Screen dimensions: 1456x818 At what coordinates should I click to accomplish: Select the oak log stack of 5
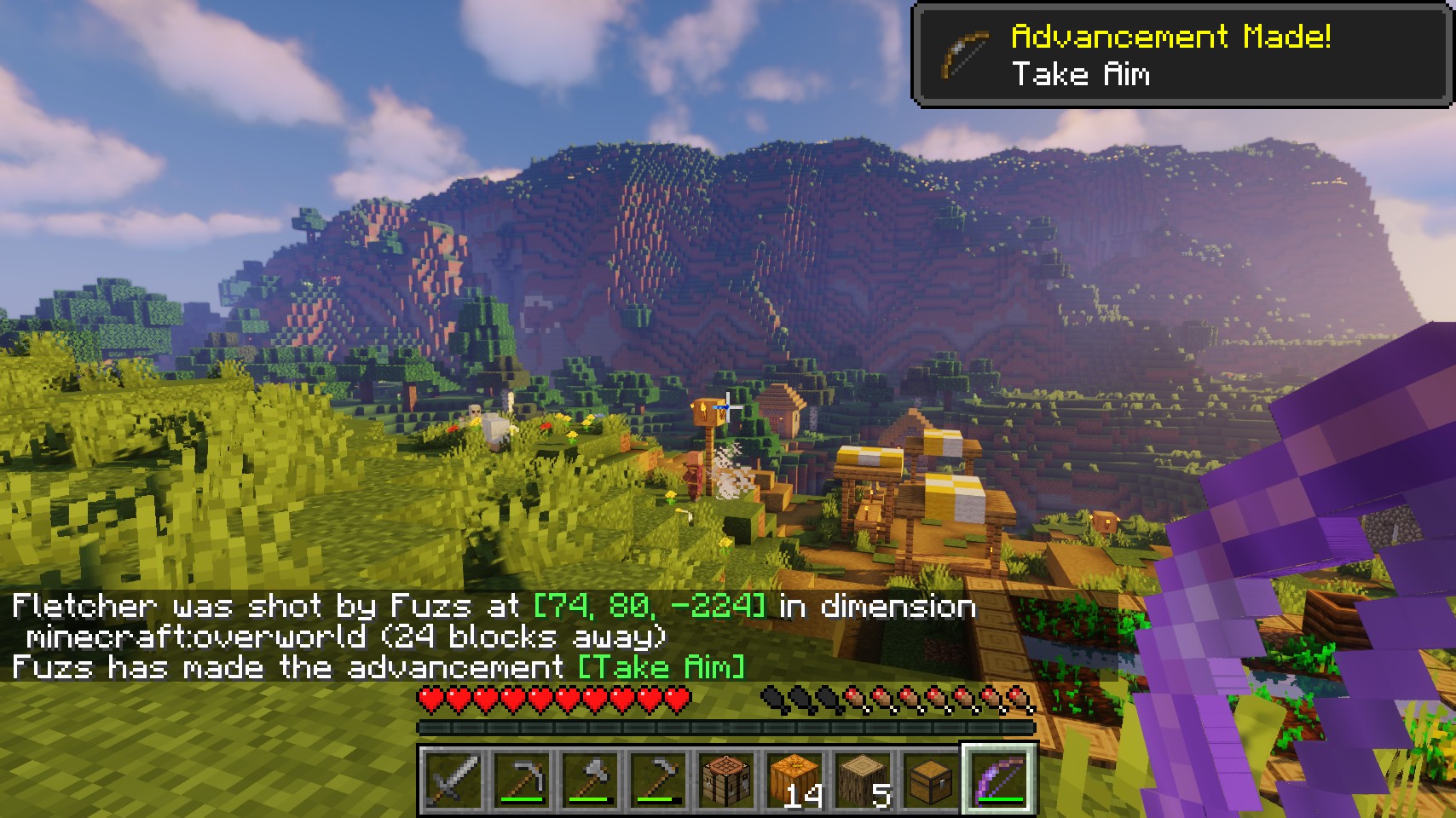862,778
